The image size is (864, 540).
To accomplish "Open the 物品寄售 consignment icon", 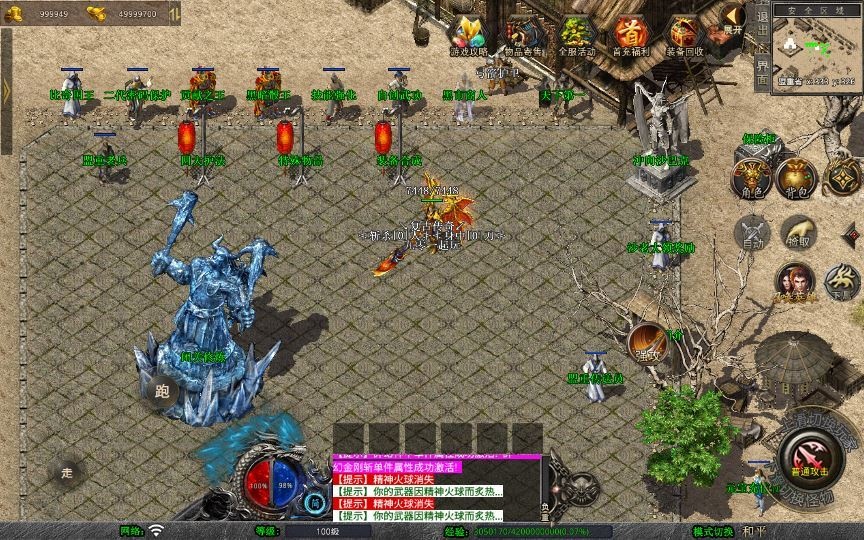I will pos(524,34).
